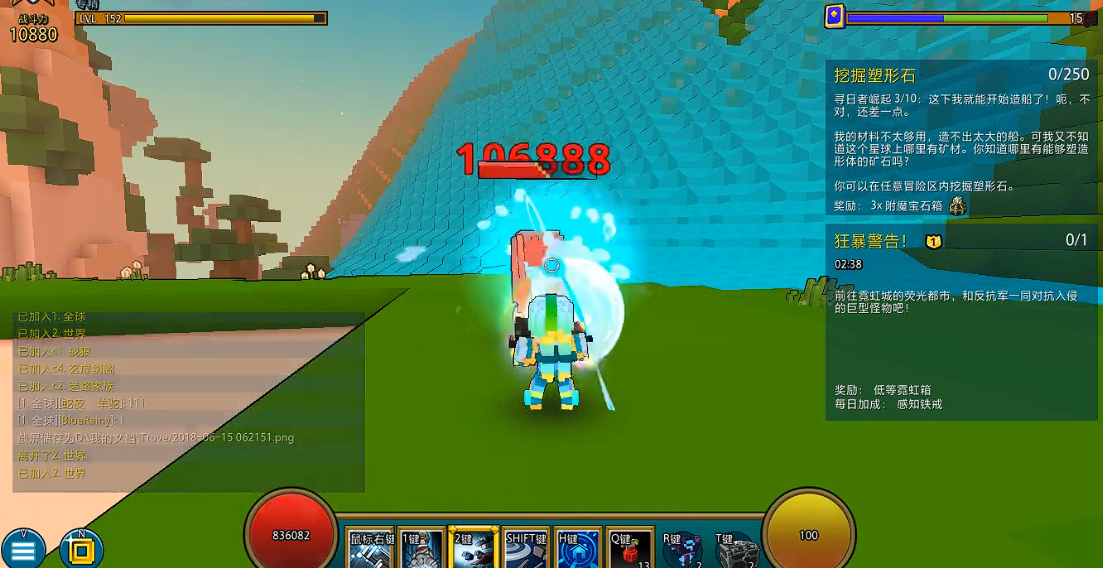Viewport: 1103px width, 568px height.
Task: Open the 挖掘塑形石 quest entry
Action: tap(875, 75)
